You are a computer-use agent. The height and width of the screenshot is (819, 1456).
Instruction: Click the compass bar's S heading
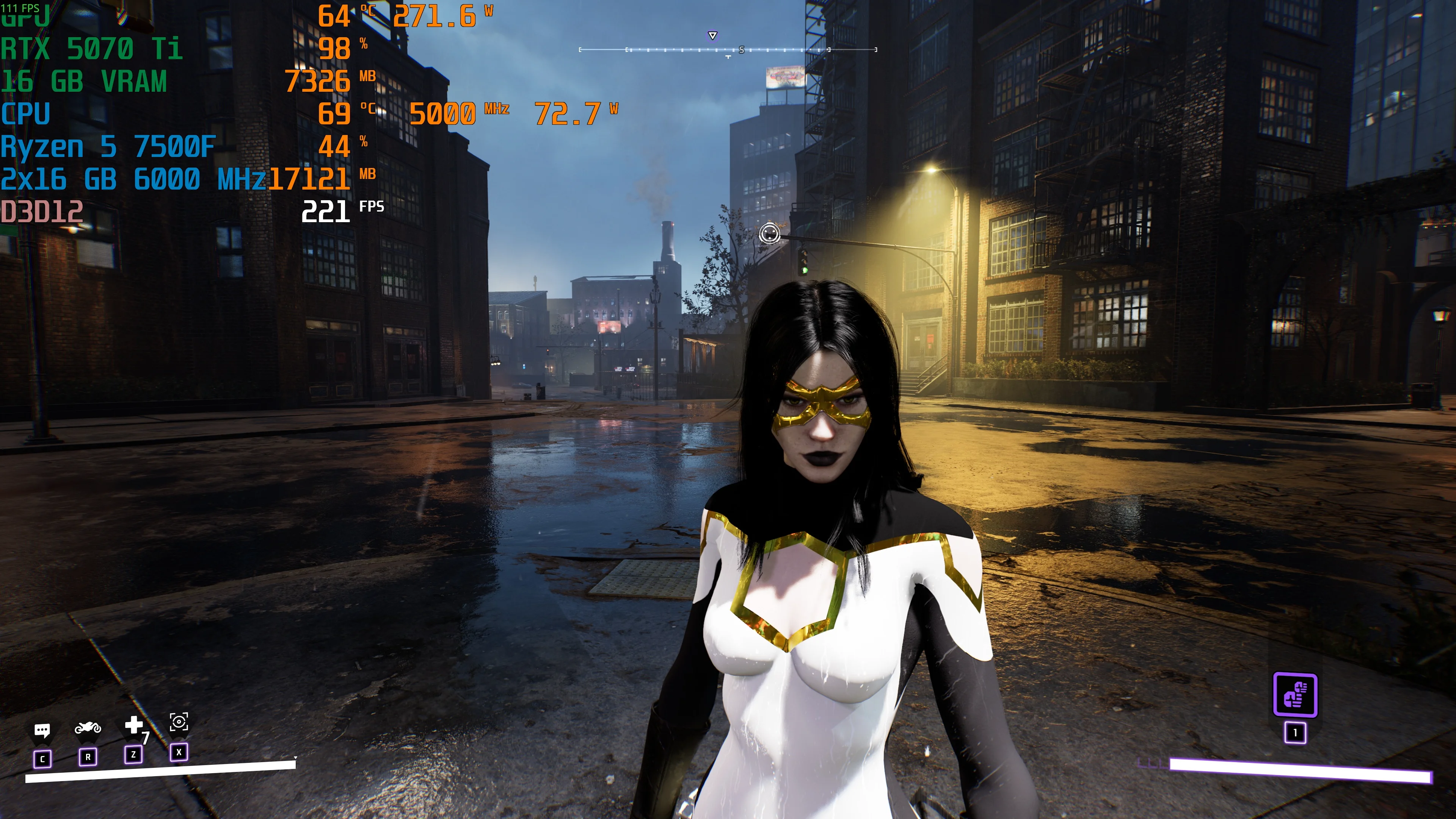(742, 50)
